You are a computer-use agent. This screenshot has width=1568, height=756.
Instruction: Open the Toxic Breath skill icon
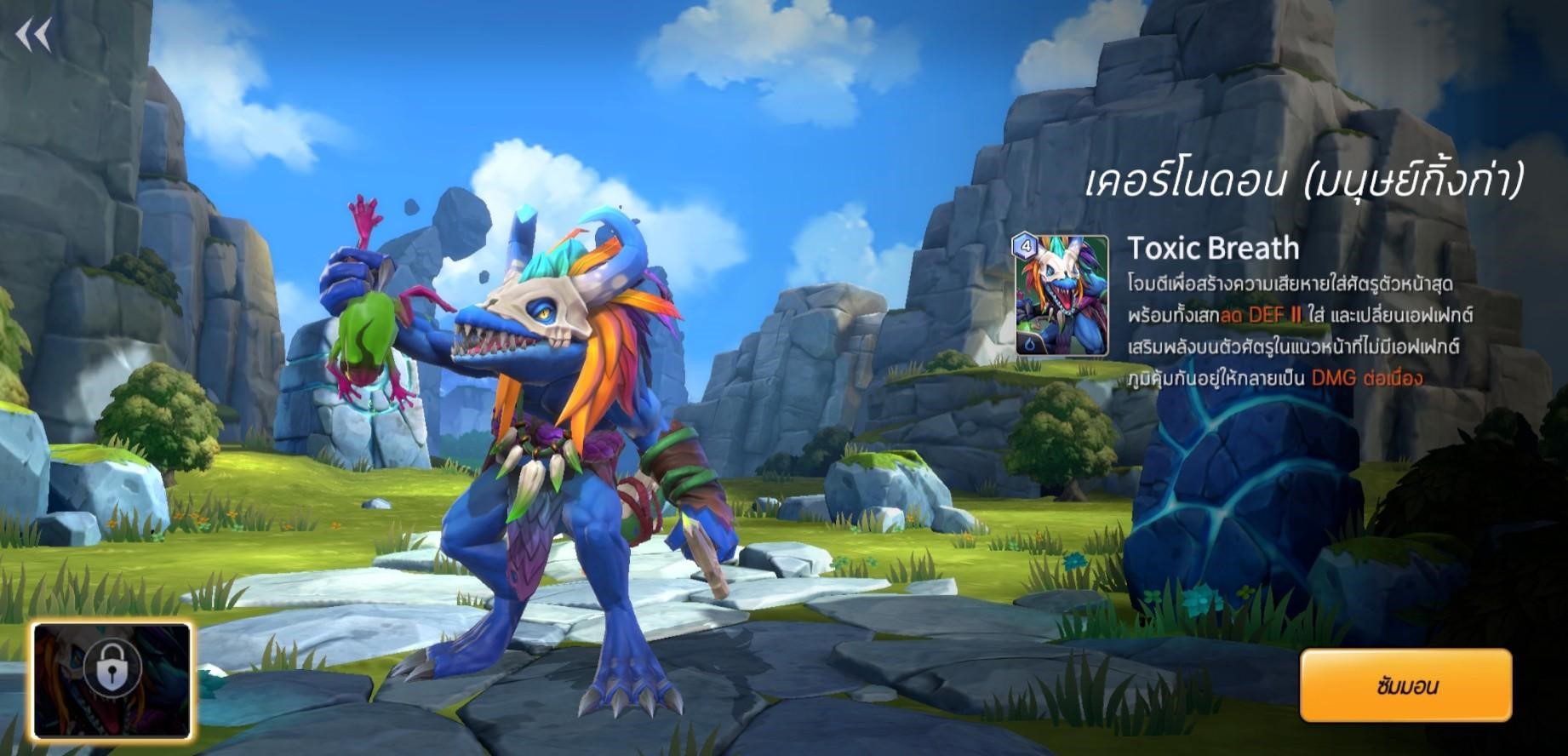pyautogui.click(x=1062, y=295)
